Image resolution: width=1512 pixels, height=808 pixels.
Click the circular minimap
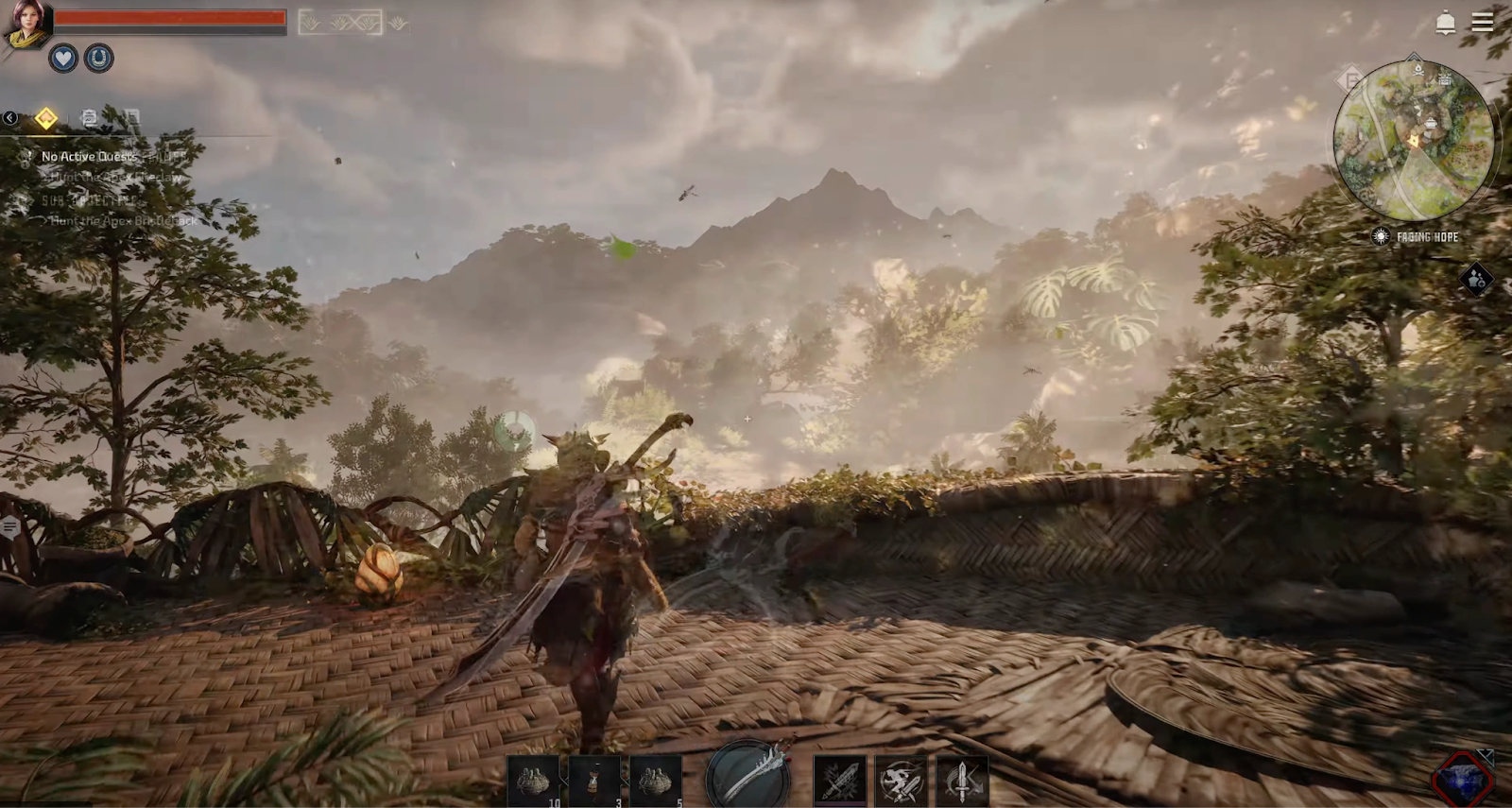(x=1414, y=142)
